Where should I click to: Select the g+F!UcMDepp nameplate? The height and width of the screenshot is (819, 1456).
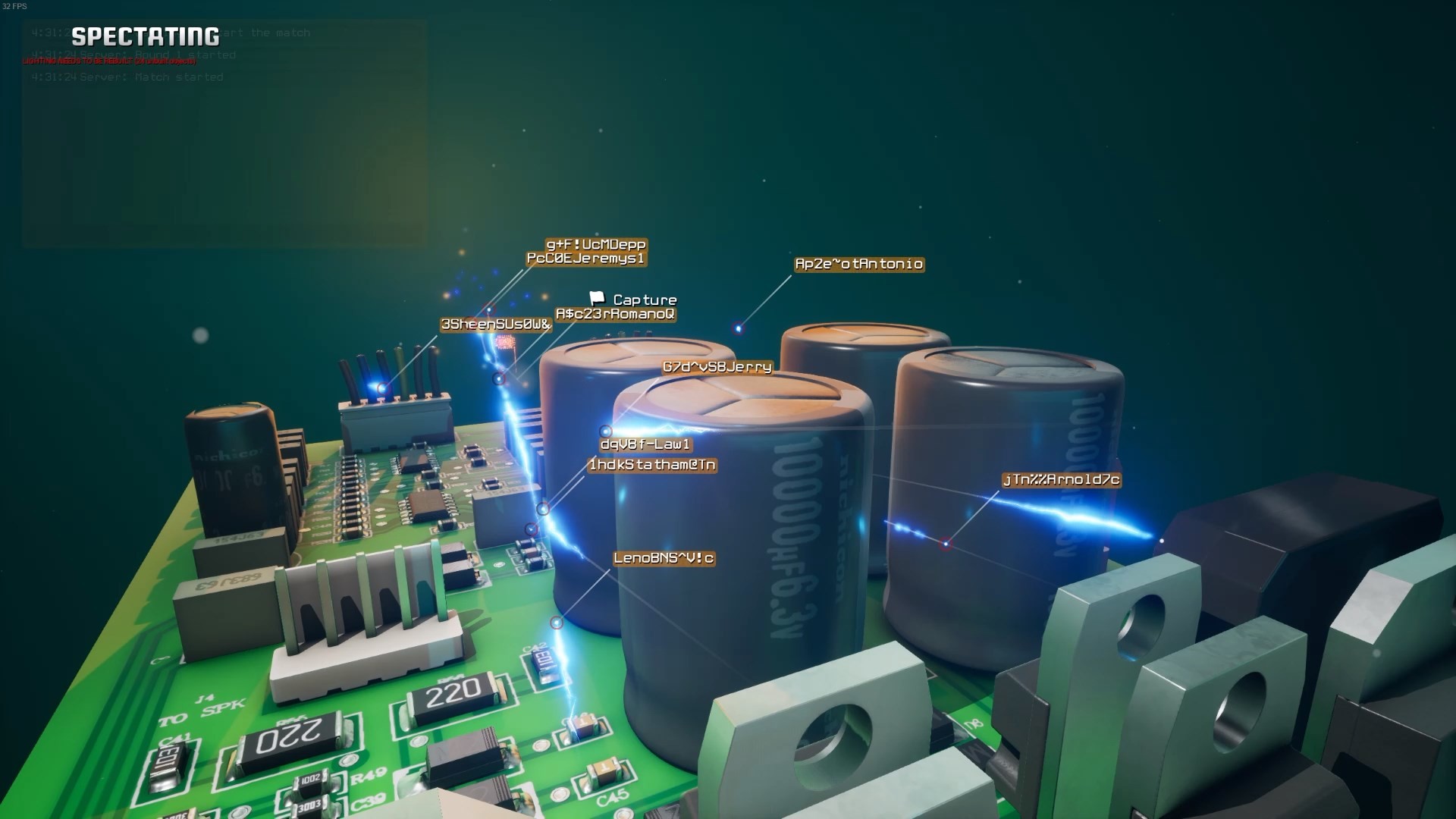pos(596,246)
